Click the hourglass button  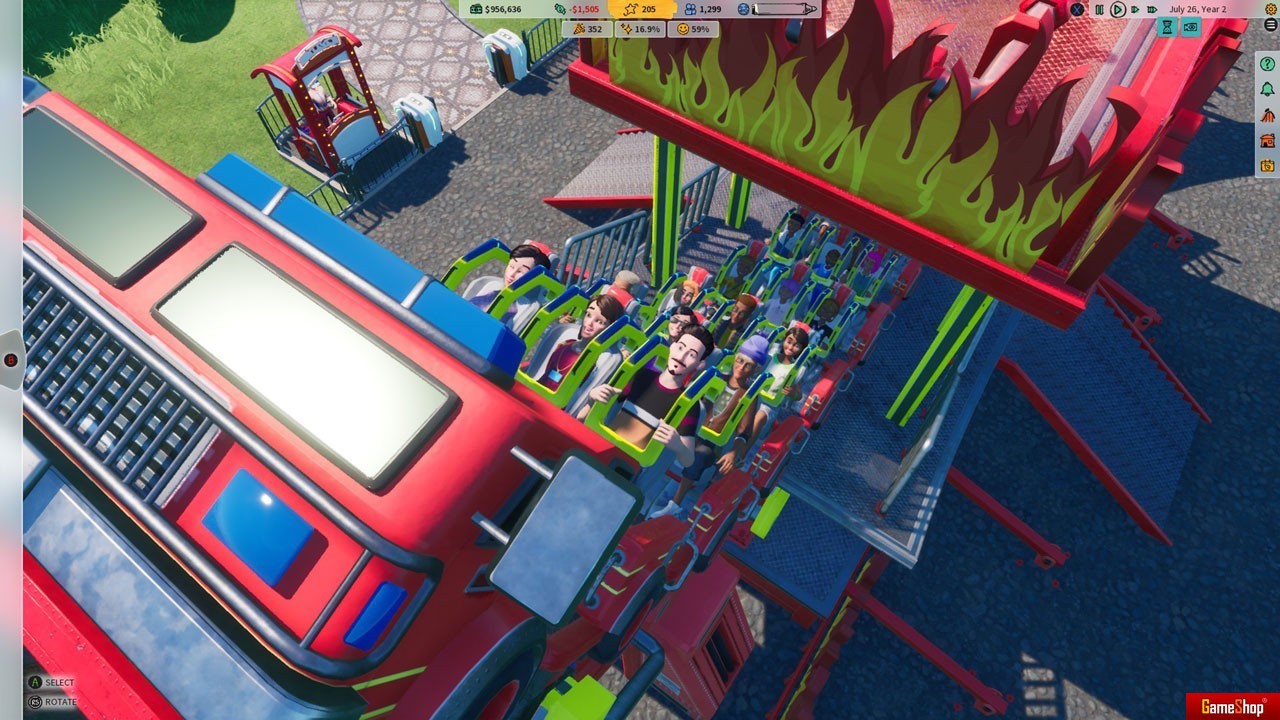tap(1167, 28)
